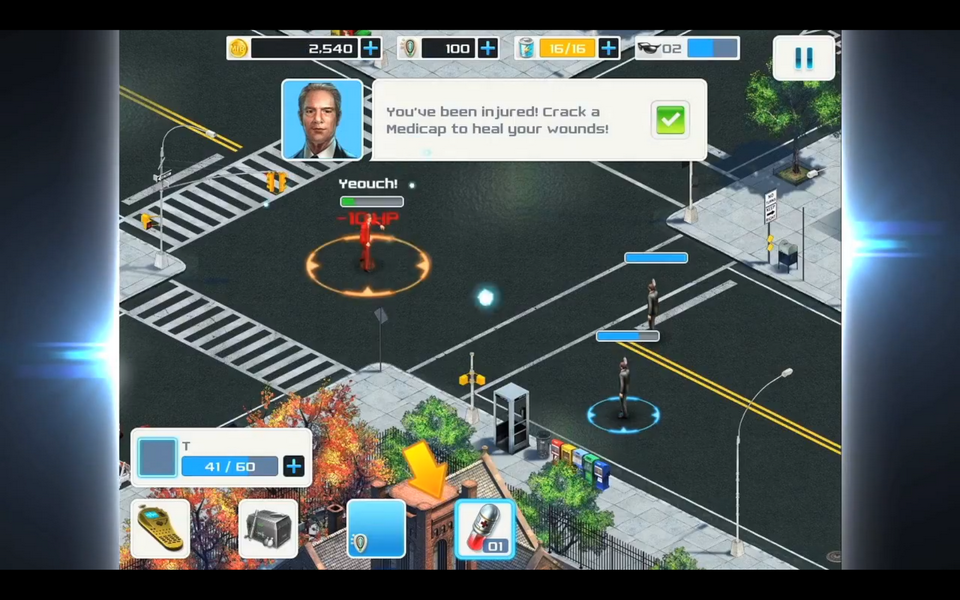Use the Medicap healing item

pyautogui.click(x=485, y=528)
